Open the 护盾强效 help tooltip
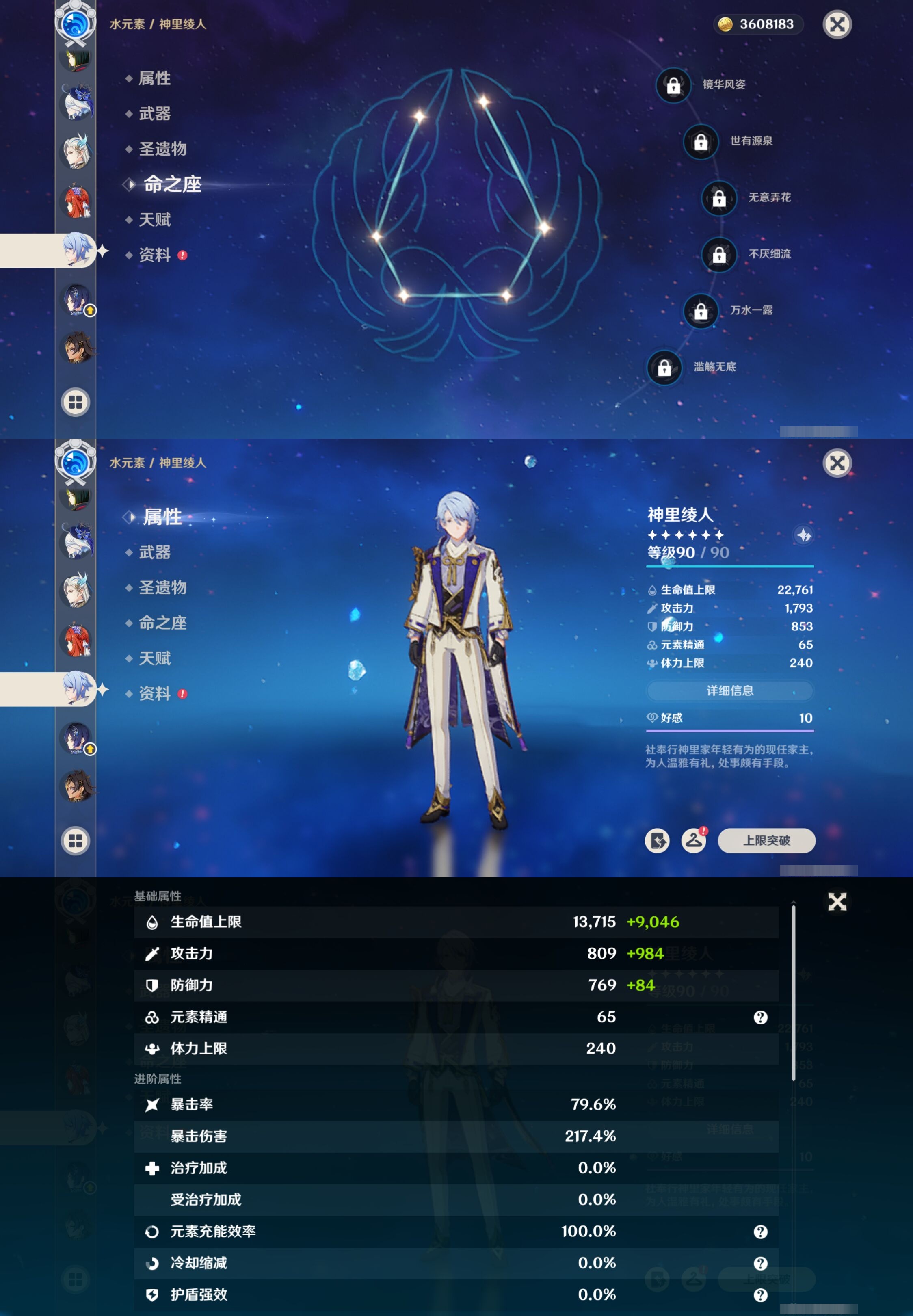The height and width of the screenshot is (1316, 913). (x=760, y=1295)
